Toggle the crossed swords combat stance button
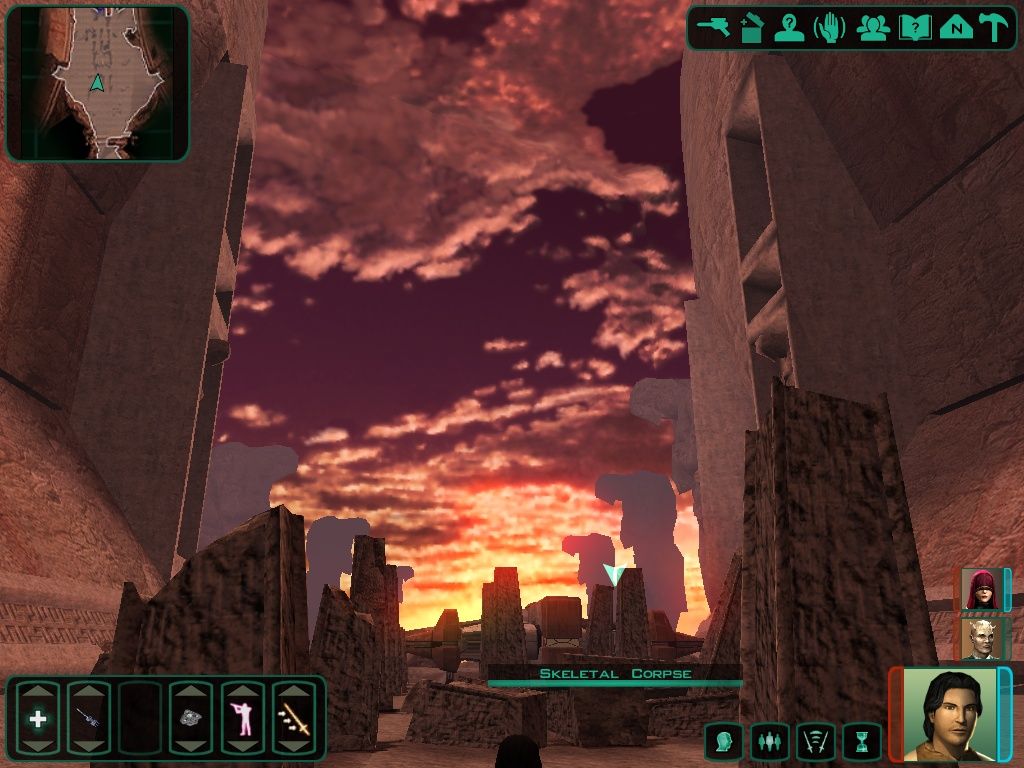1024x768 pixels. coord(815,742)
